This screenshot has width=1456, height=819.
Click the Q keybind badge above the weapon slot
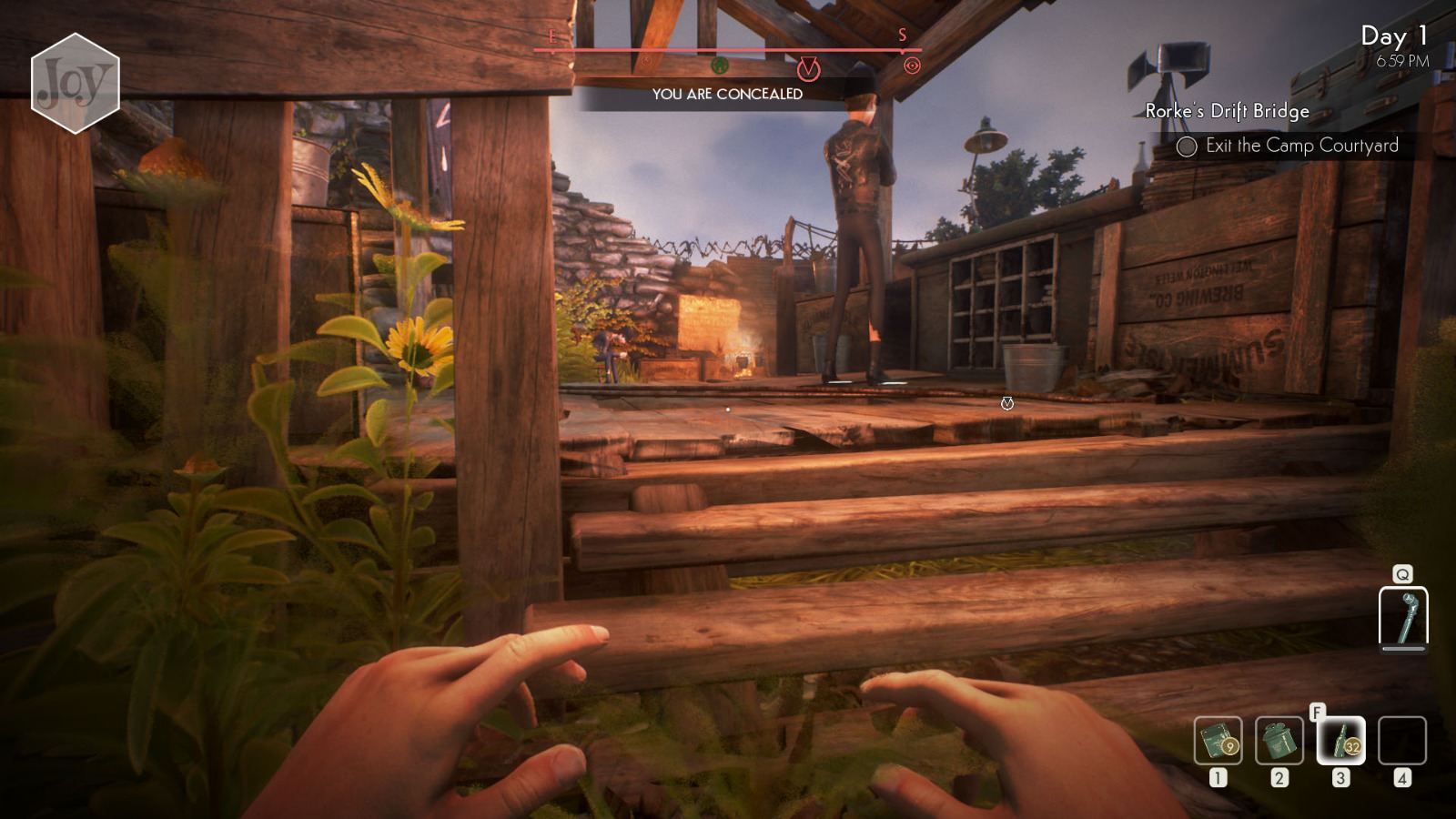pos(1402,574)
